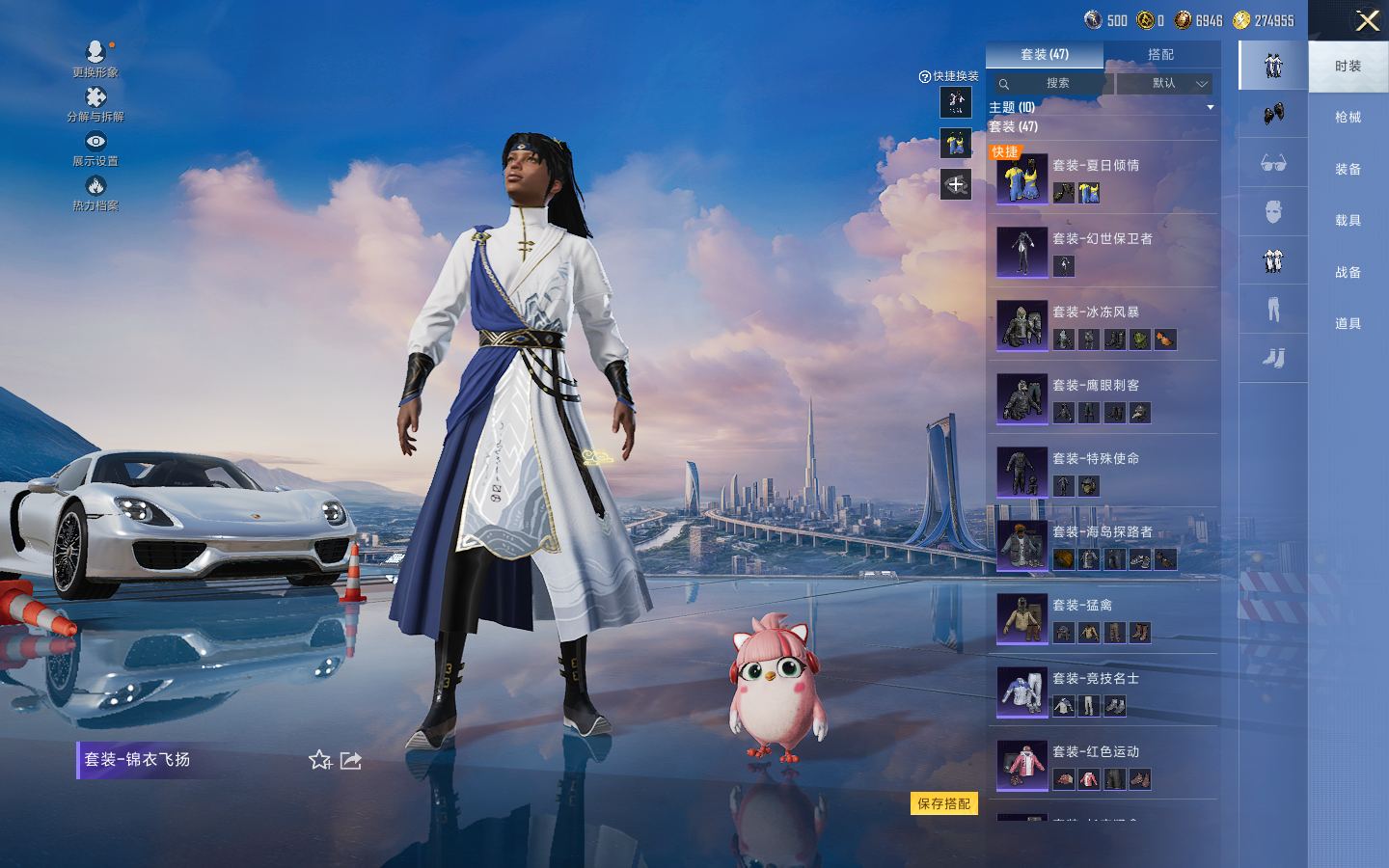Choose the 载具 category
The image size is (1389, 868).
click(1348, 221)
